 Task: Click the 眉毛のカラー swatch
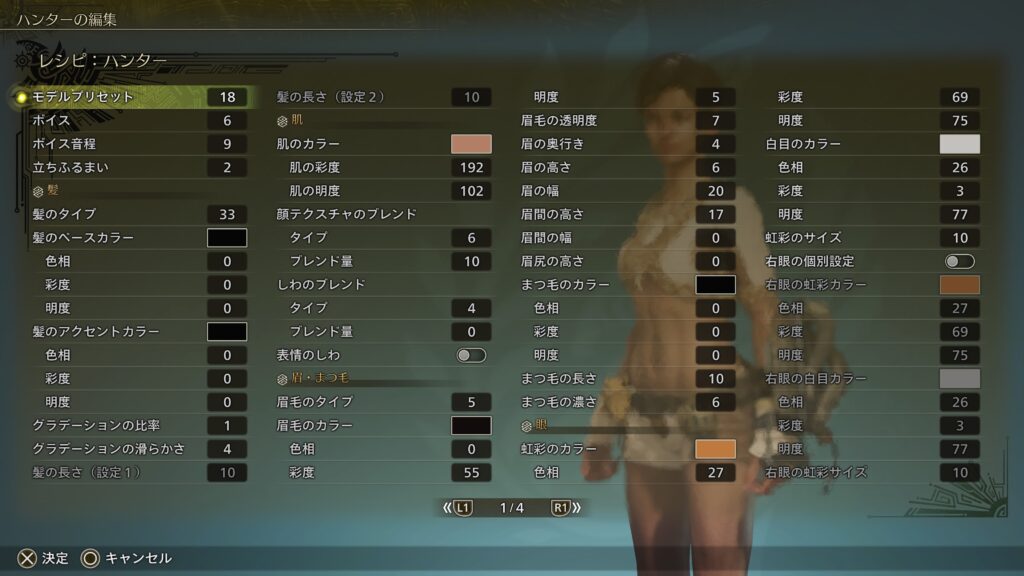point(471,425)
